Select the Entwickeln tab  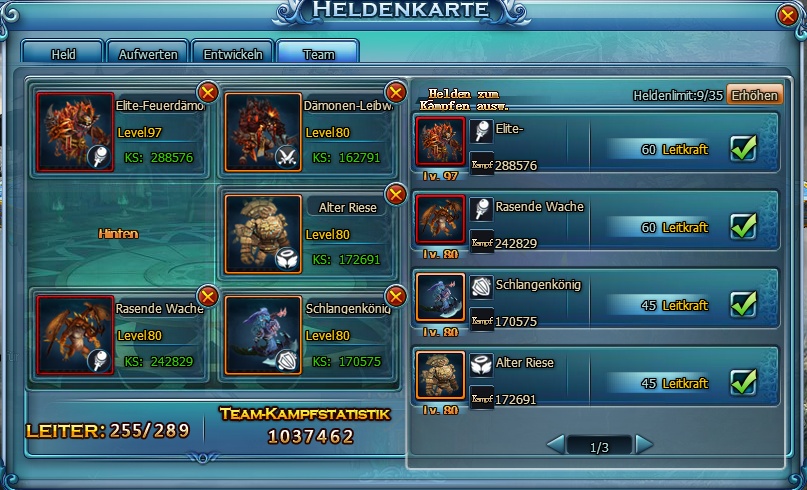[233, 54]
